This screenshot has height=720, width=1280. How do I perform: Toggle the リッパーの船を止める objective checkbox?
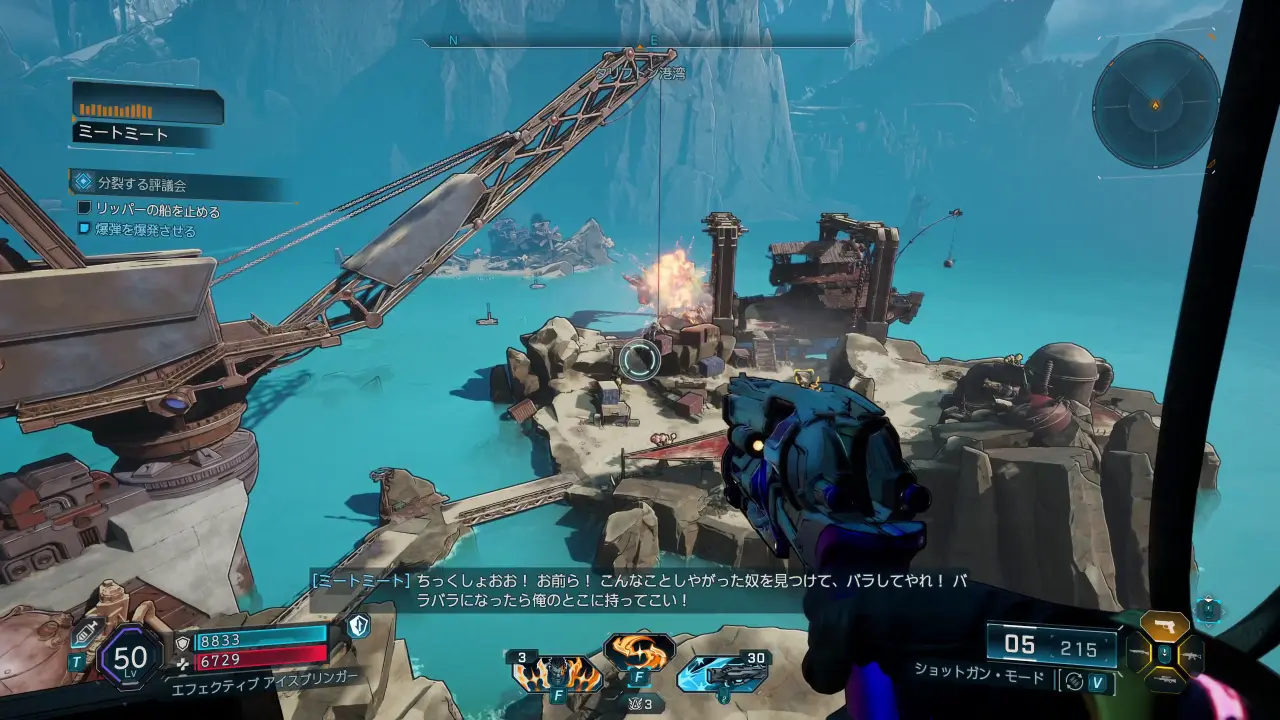point(85,210)
